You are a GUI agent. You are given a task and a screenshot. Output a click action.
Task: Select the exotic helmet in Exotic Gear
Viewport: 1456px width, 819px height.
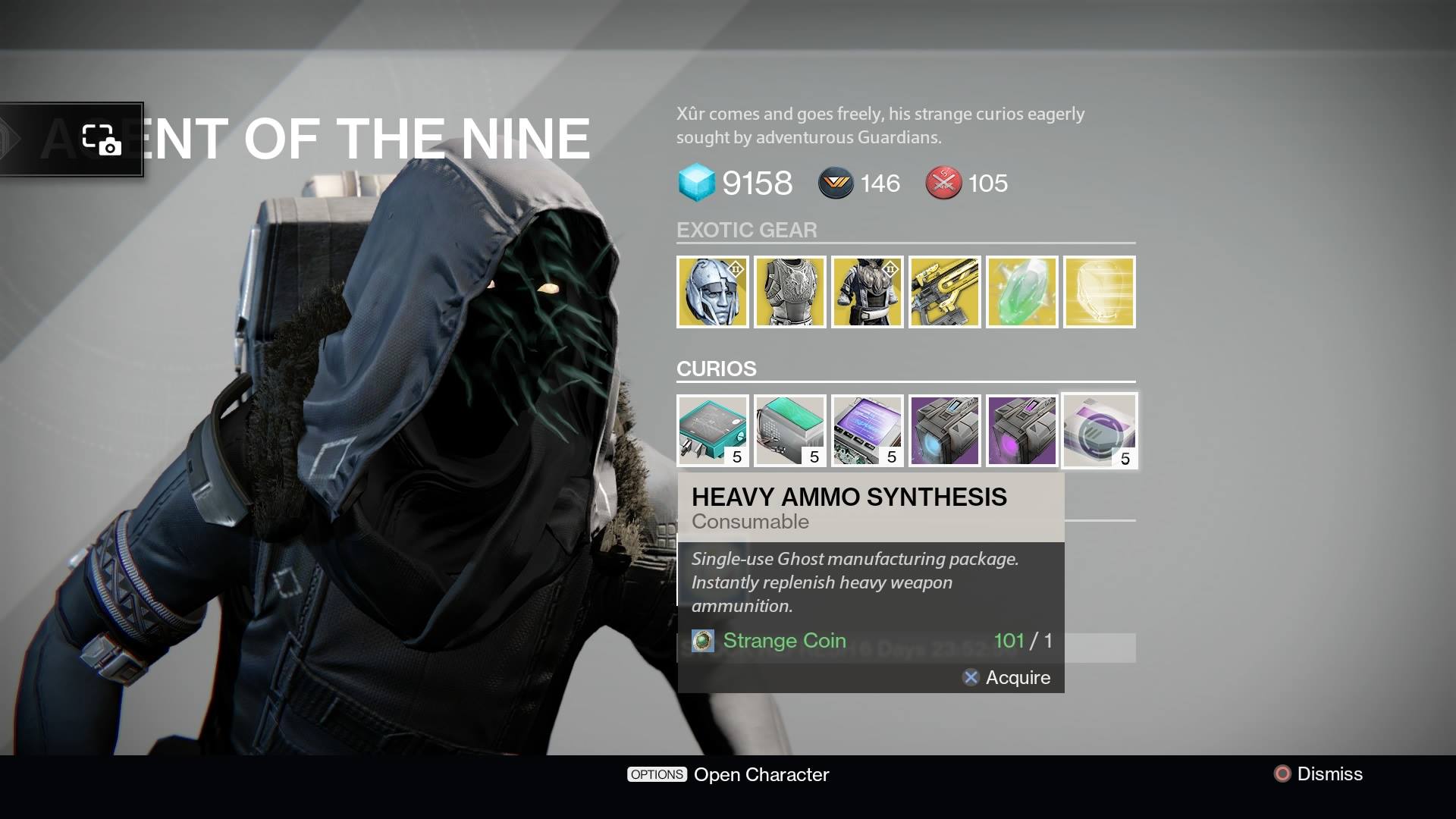pos(714,292)
